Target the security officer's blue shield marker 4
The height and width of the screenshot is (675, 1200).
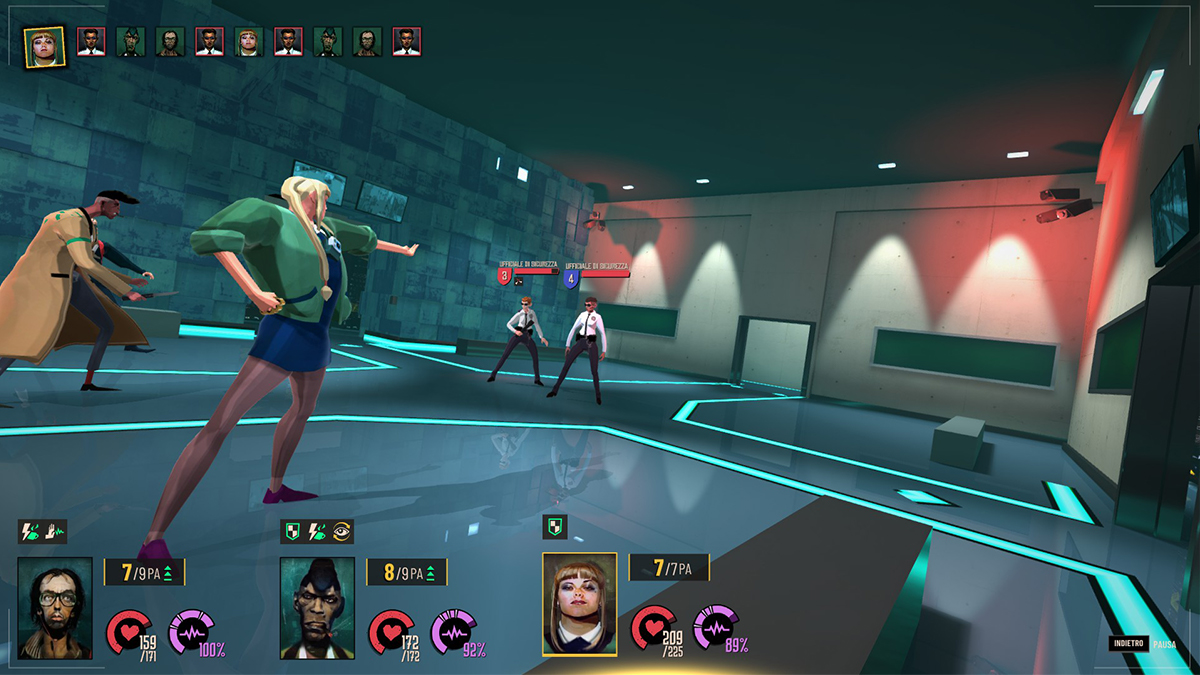pyautogui.click(x=572, y=277)
